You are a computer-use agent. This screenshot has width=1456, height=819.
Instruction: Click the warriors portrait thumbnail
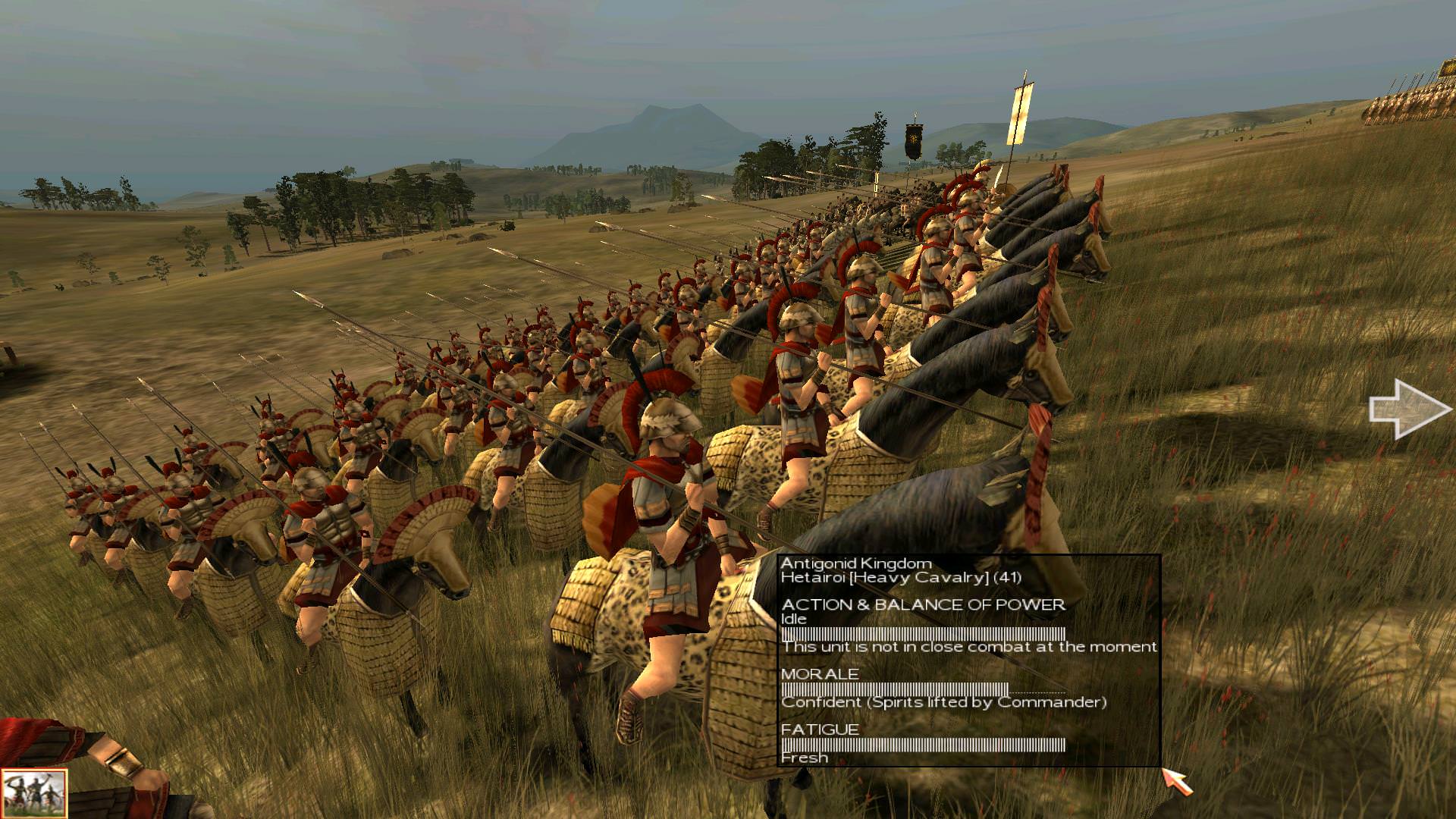click(33, 793)
